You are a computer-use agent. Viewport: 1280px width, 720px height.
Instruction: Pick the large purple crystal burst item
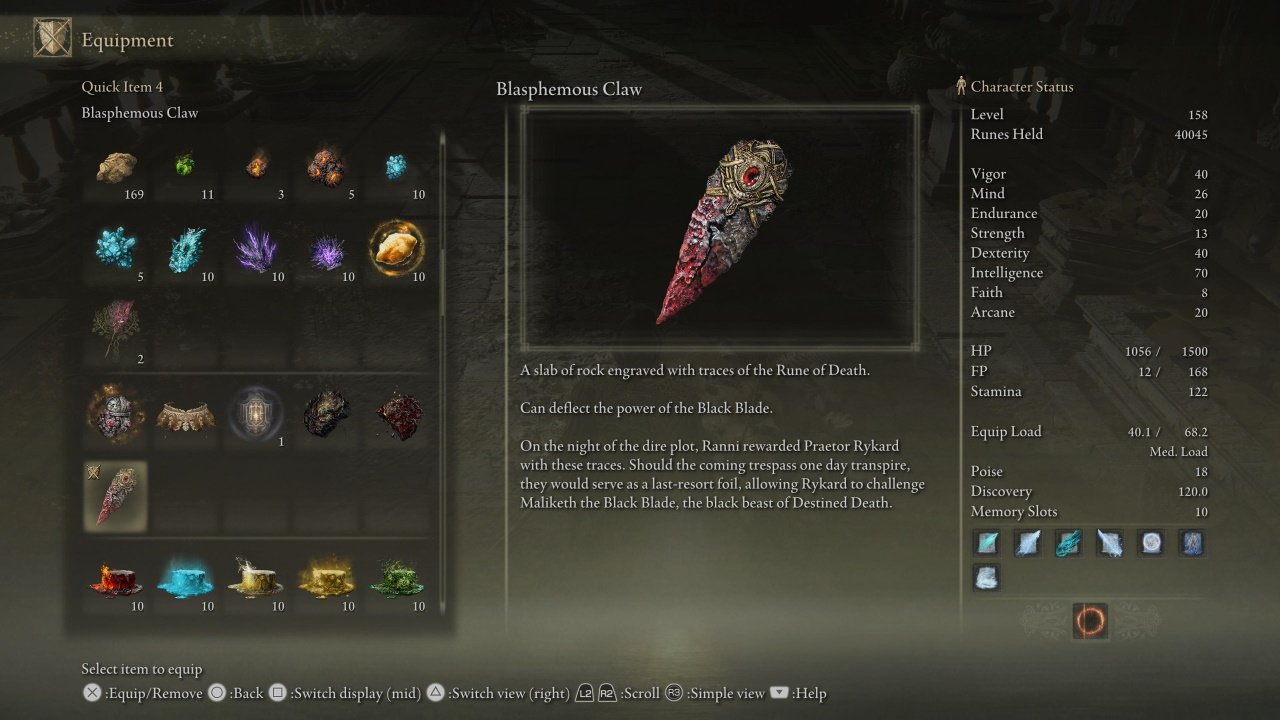coord(256,248)
